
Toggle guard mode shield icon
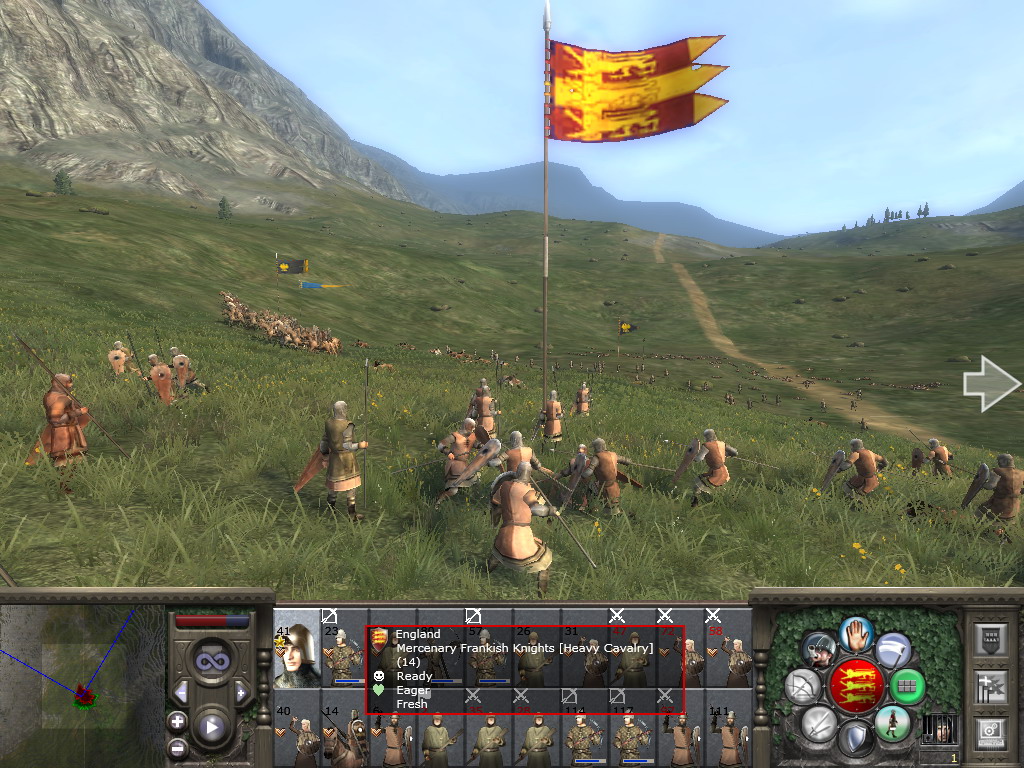pos(855,740)
